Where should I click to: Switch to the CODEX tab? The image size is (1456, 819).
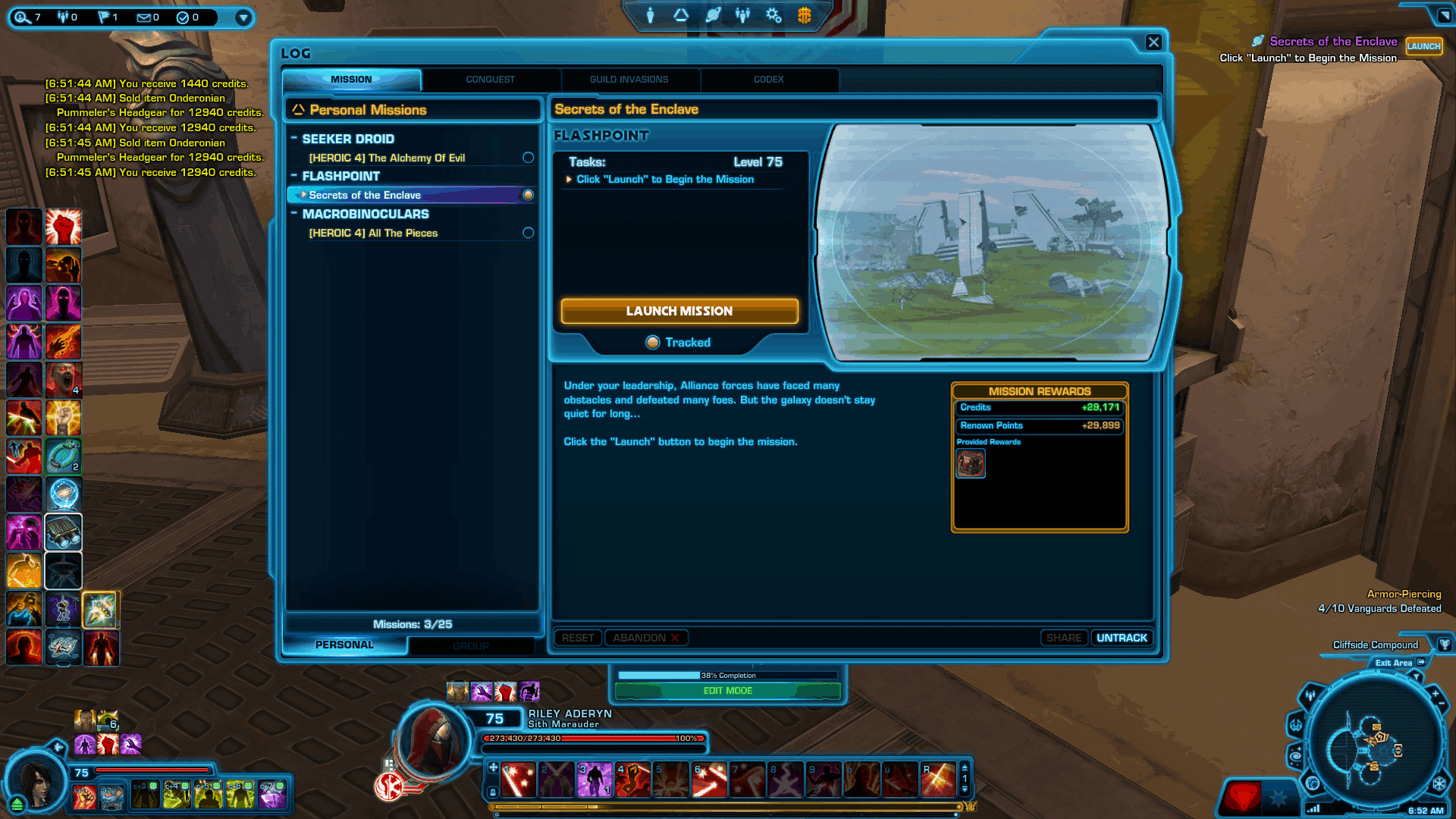pos(769,80)
